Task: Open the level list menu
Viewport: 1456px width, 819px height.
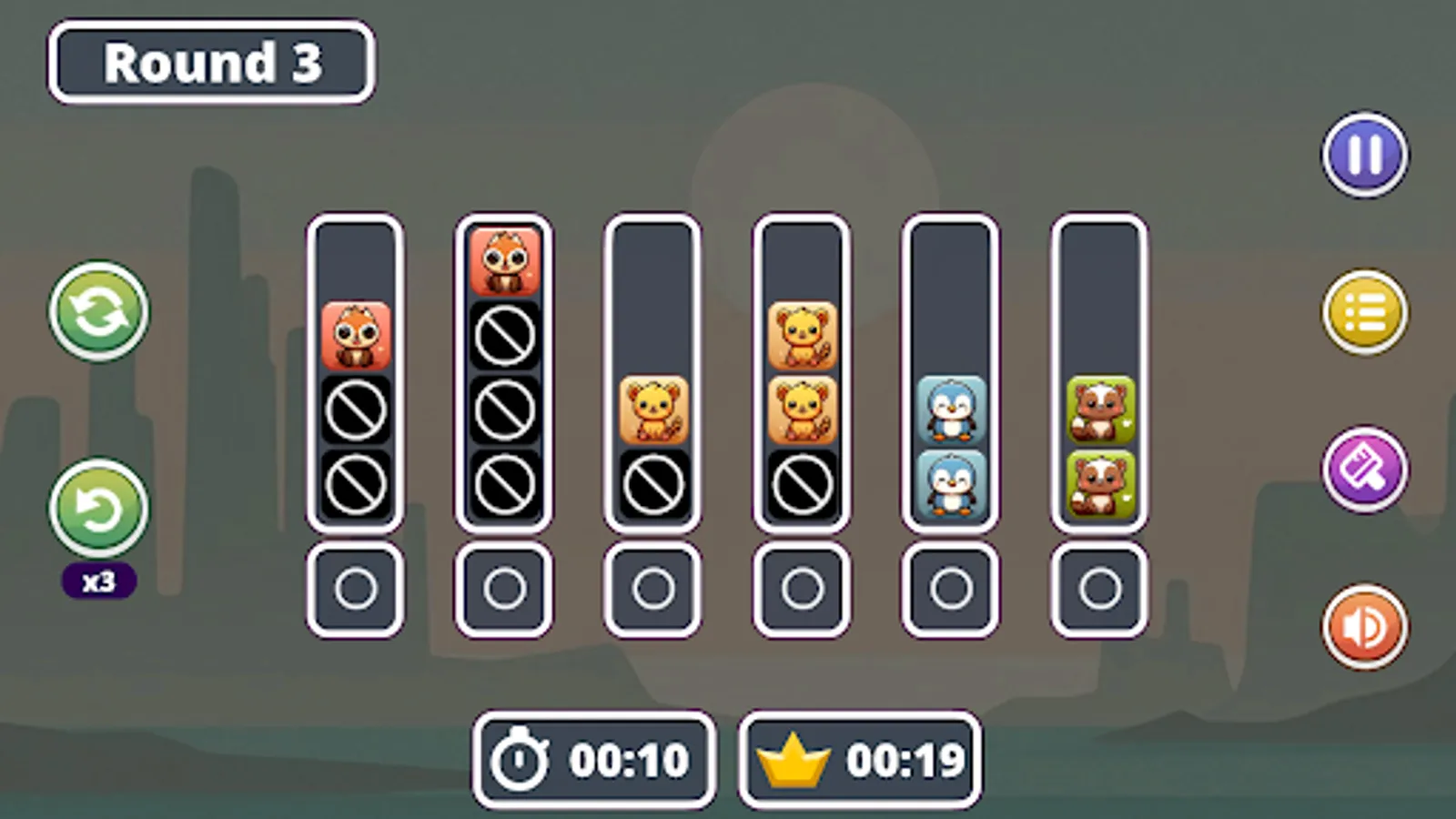Action: [x=1363, y=311]
